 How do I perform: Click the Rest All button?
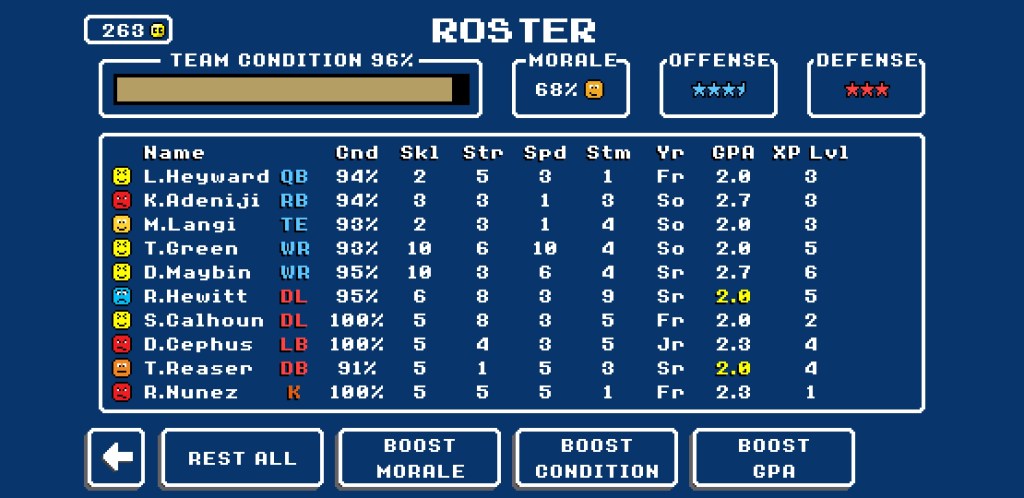pyautogui.click(x=242, y=458)
